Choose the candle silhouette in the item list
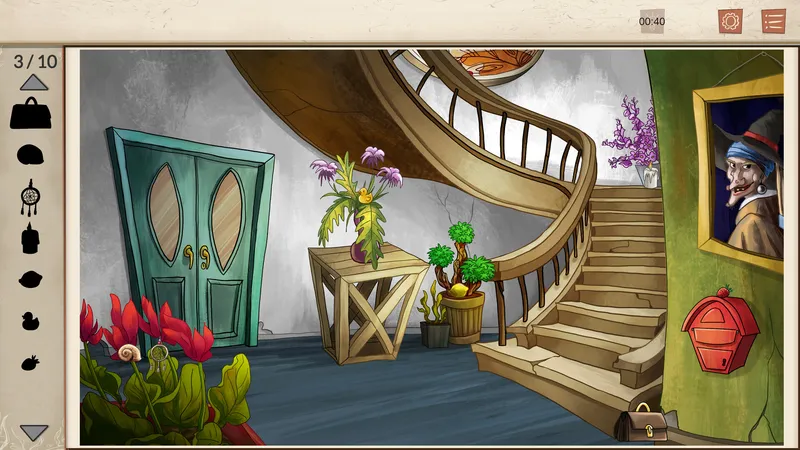 pos(31,239)
